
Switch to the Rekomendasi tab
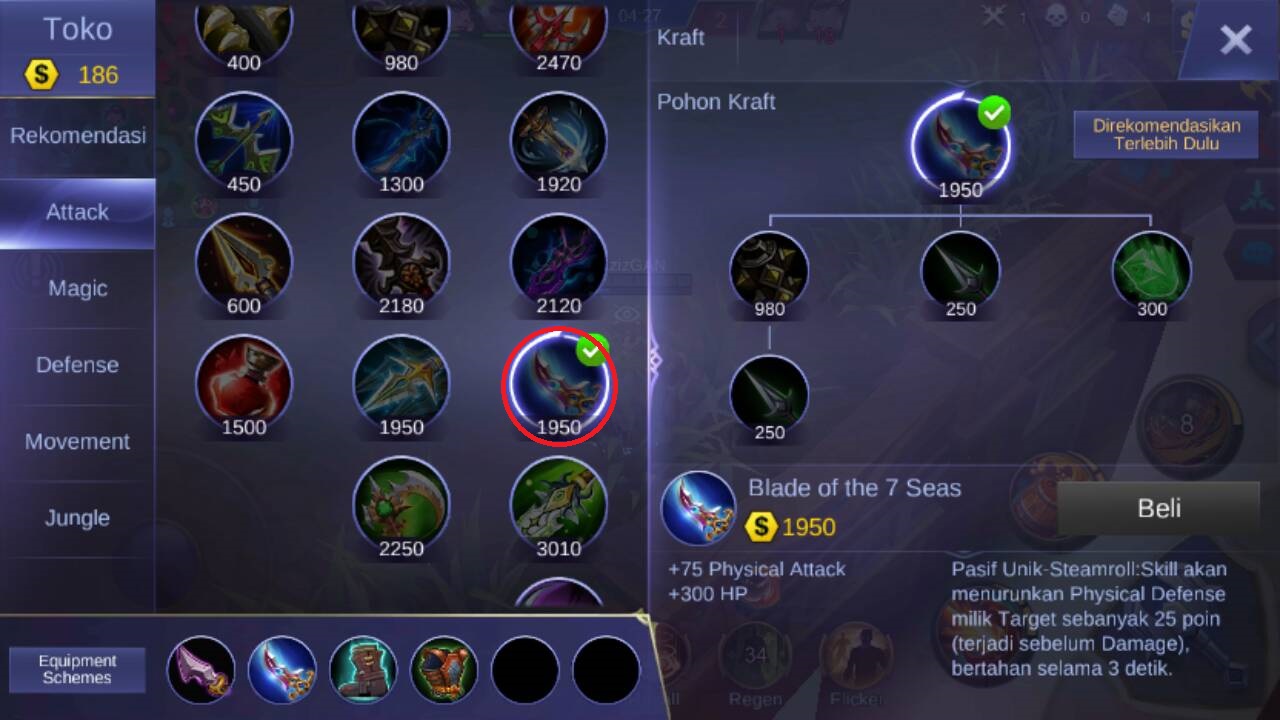pyautogui.click(x=77, y=136)
